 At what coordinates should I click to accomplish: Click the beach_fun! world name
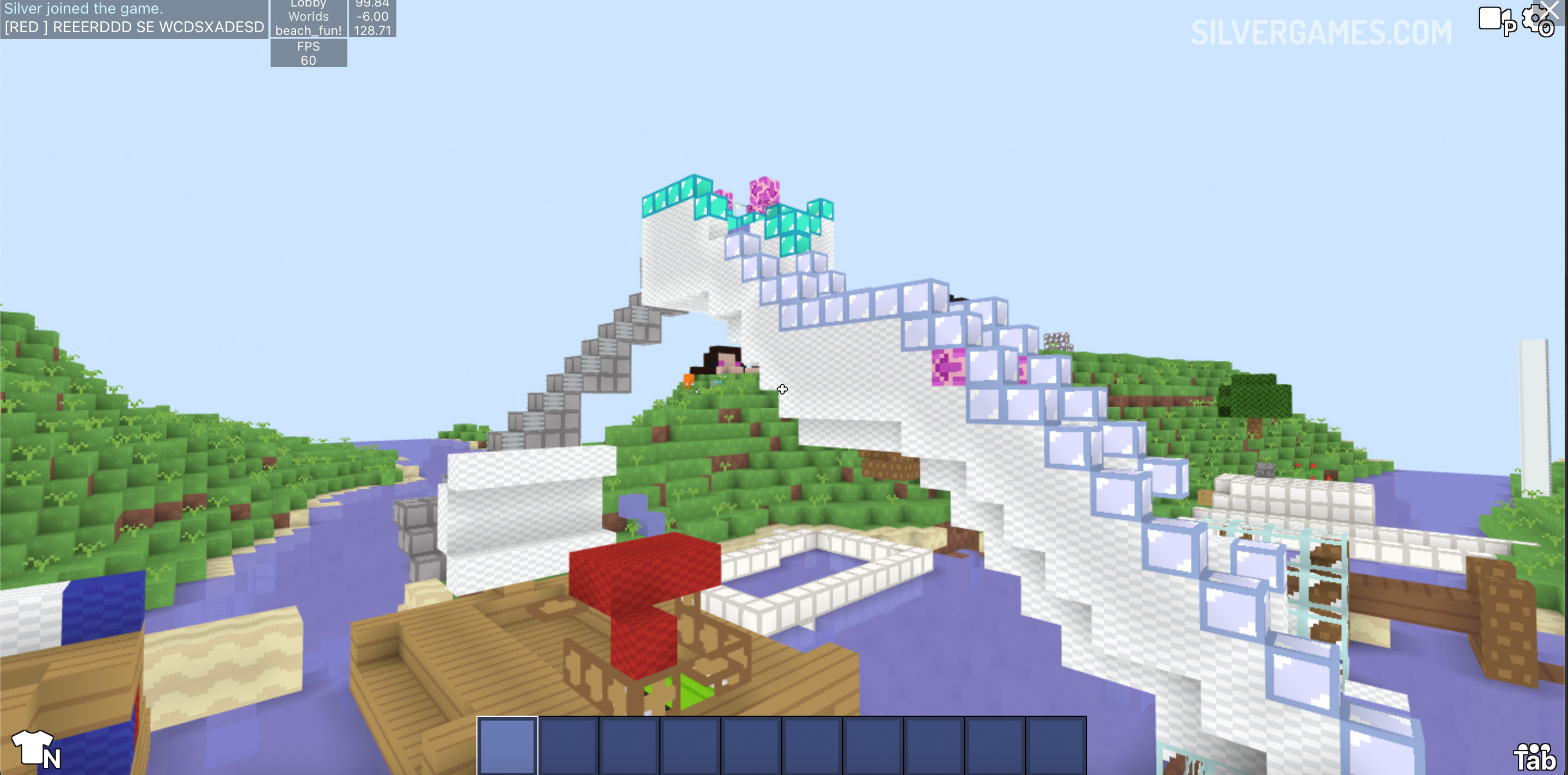(308, 29)
